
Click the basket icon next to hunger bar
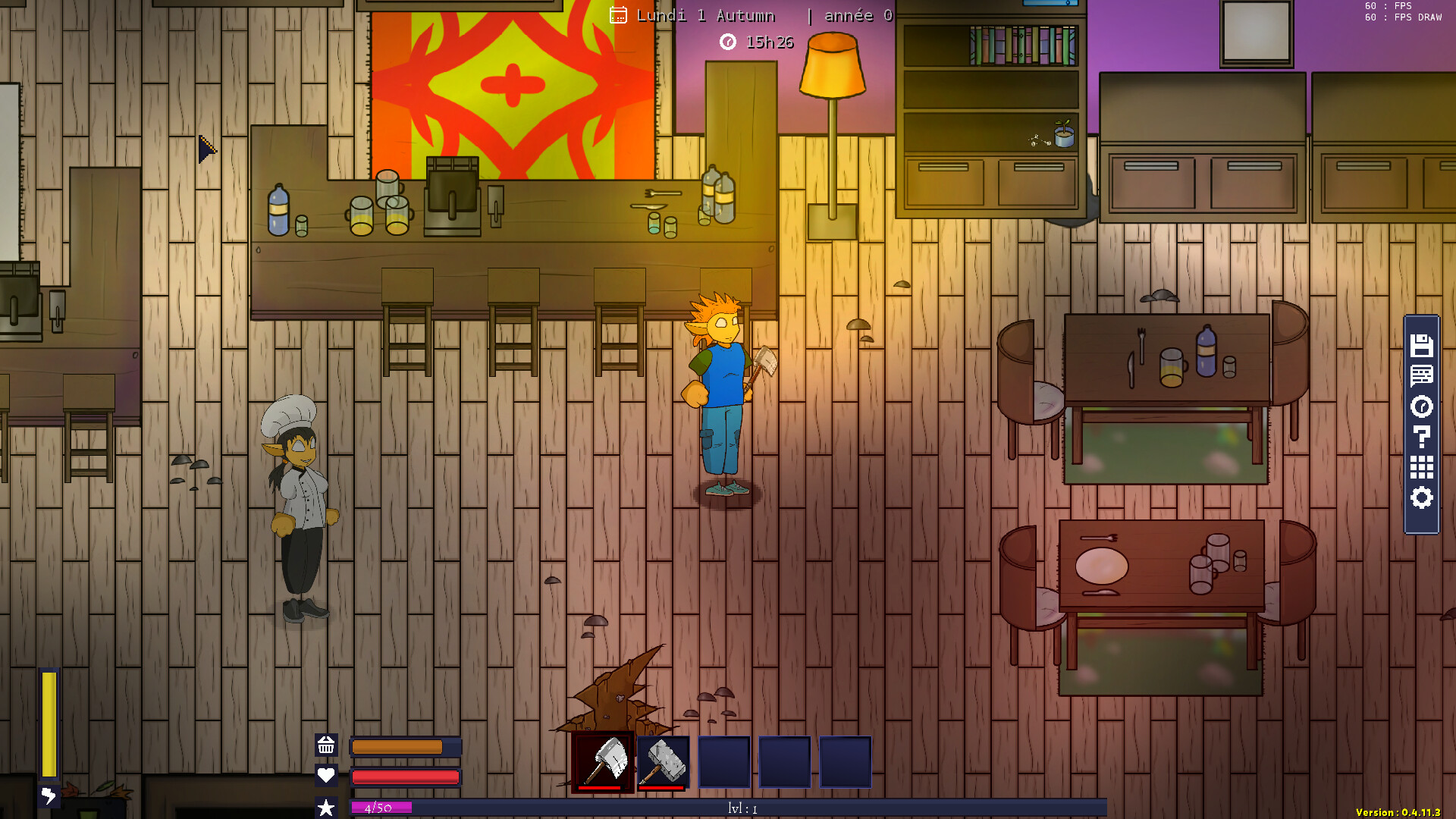point(328,746)
